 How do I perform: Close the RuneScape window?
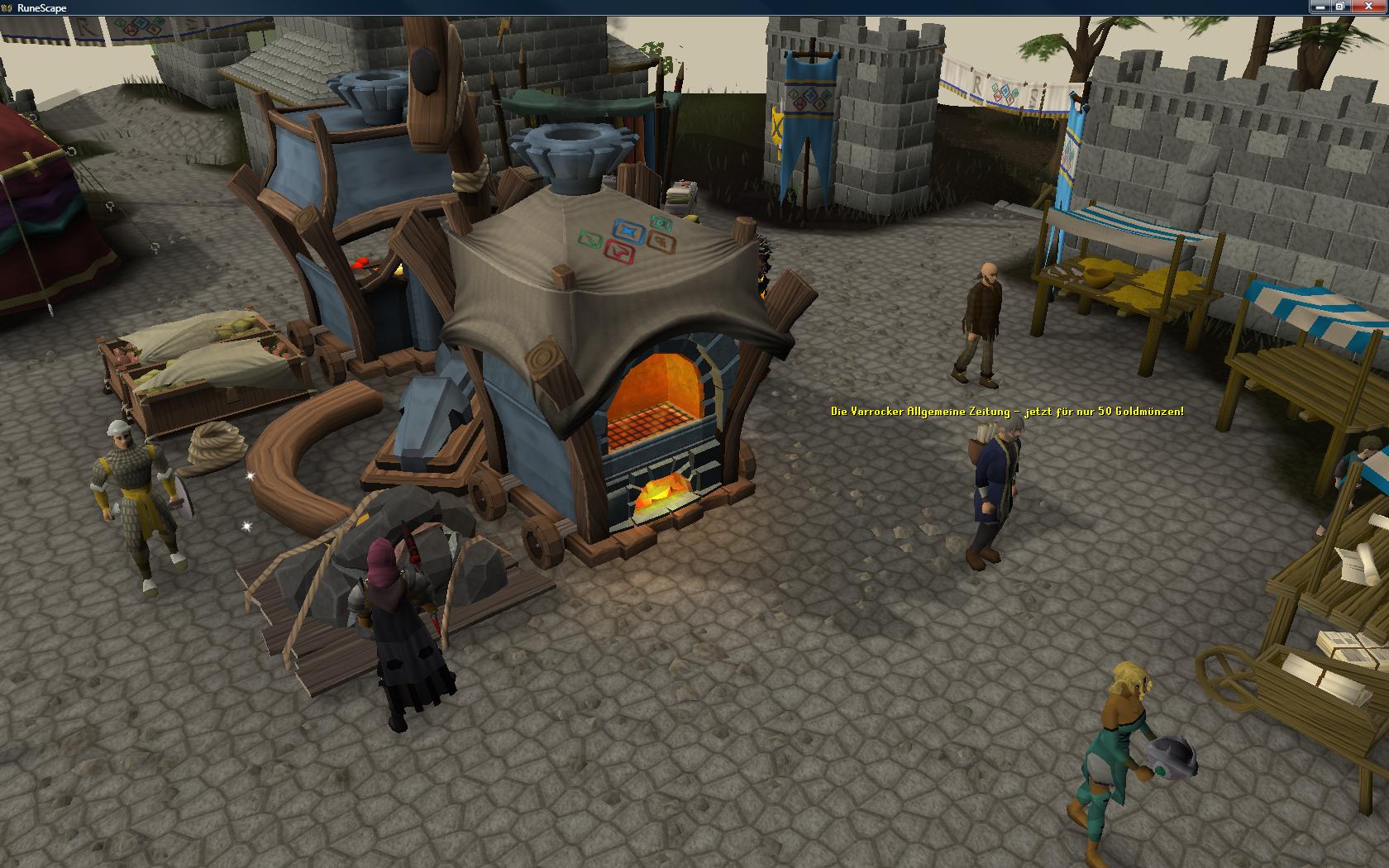pos(1367,7)
